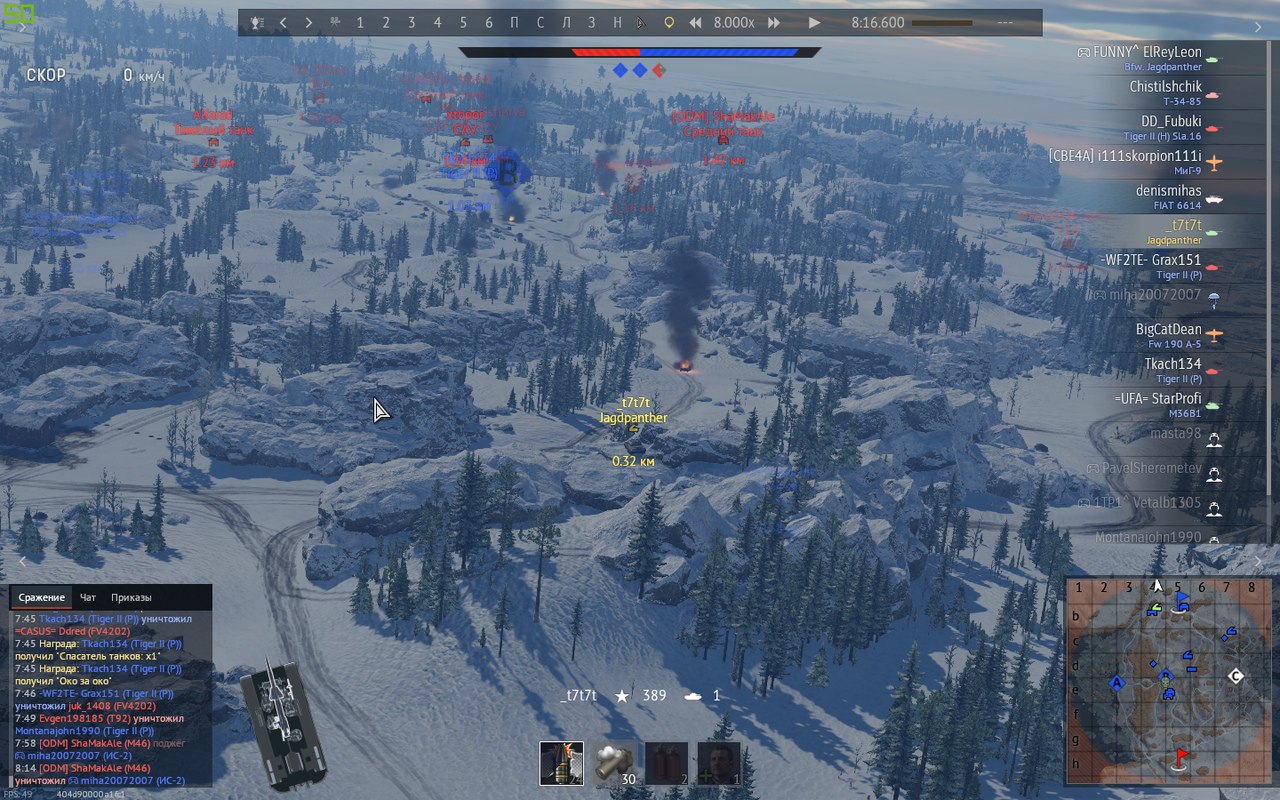
Task: Select player Chistilshchik in the player list
Action: pyautogui.click(x=1165, y=92)
